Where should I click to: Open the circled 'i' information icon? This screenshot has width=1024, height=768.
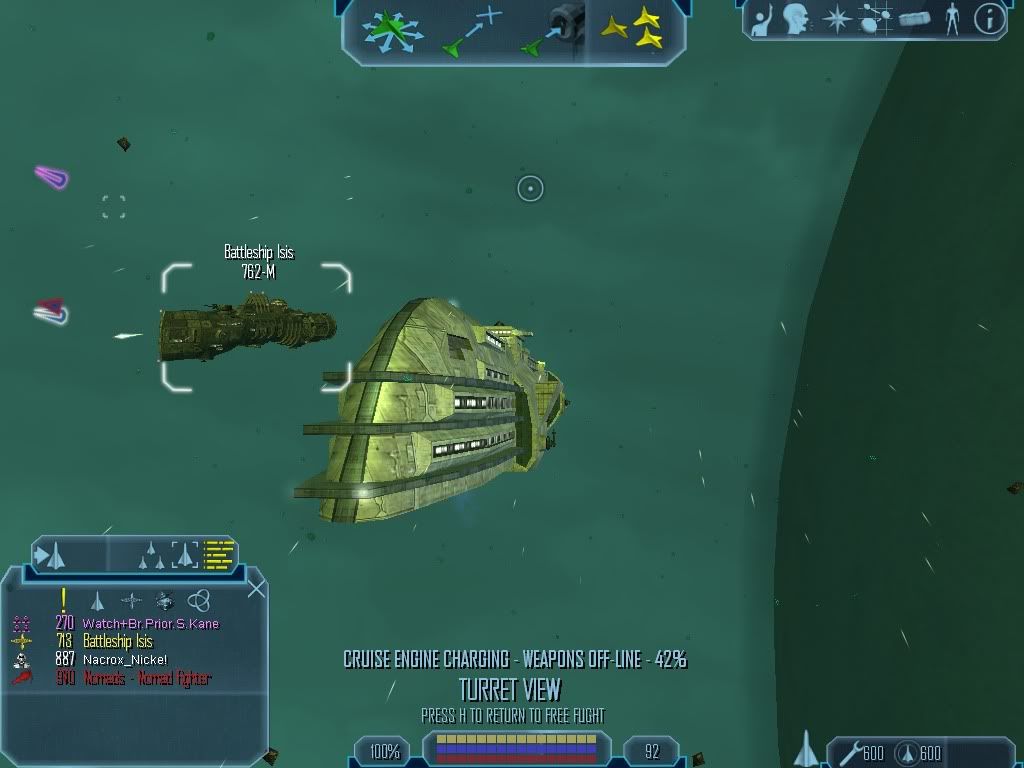[988, 18]
